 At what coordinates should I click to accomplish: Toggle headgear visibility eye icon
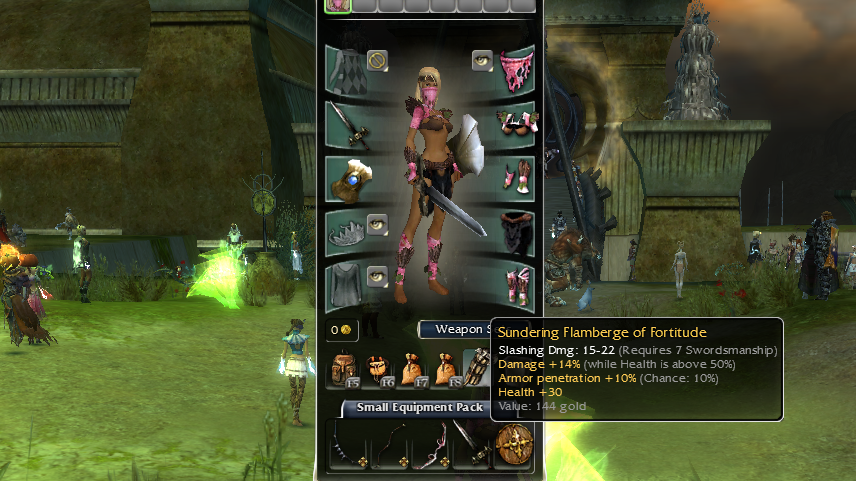(482, 61)
